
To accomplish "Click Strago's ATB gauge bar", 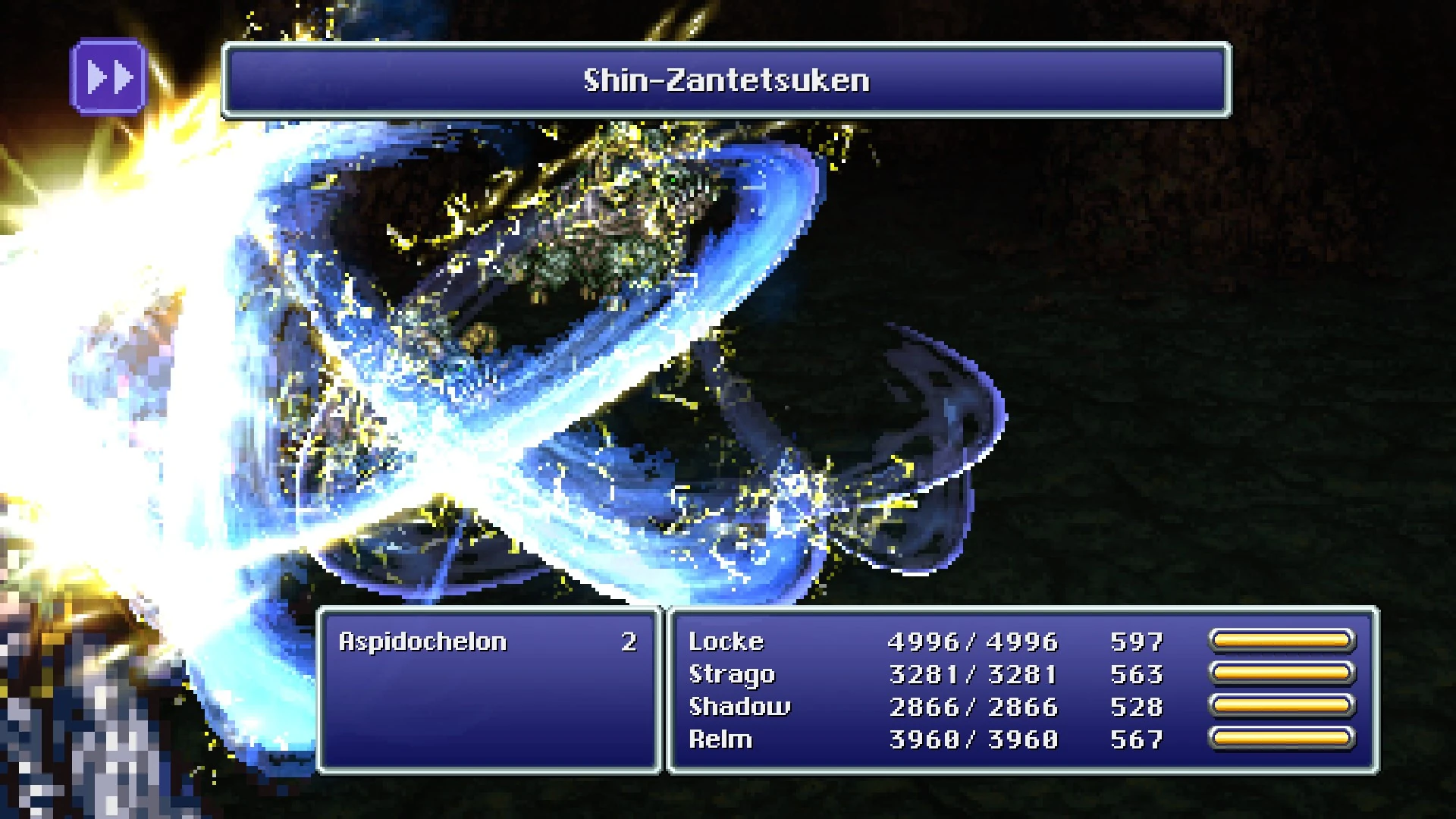I will pos(1283,673).
